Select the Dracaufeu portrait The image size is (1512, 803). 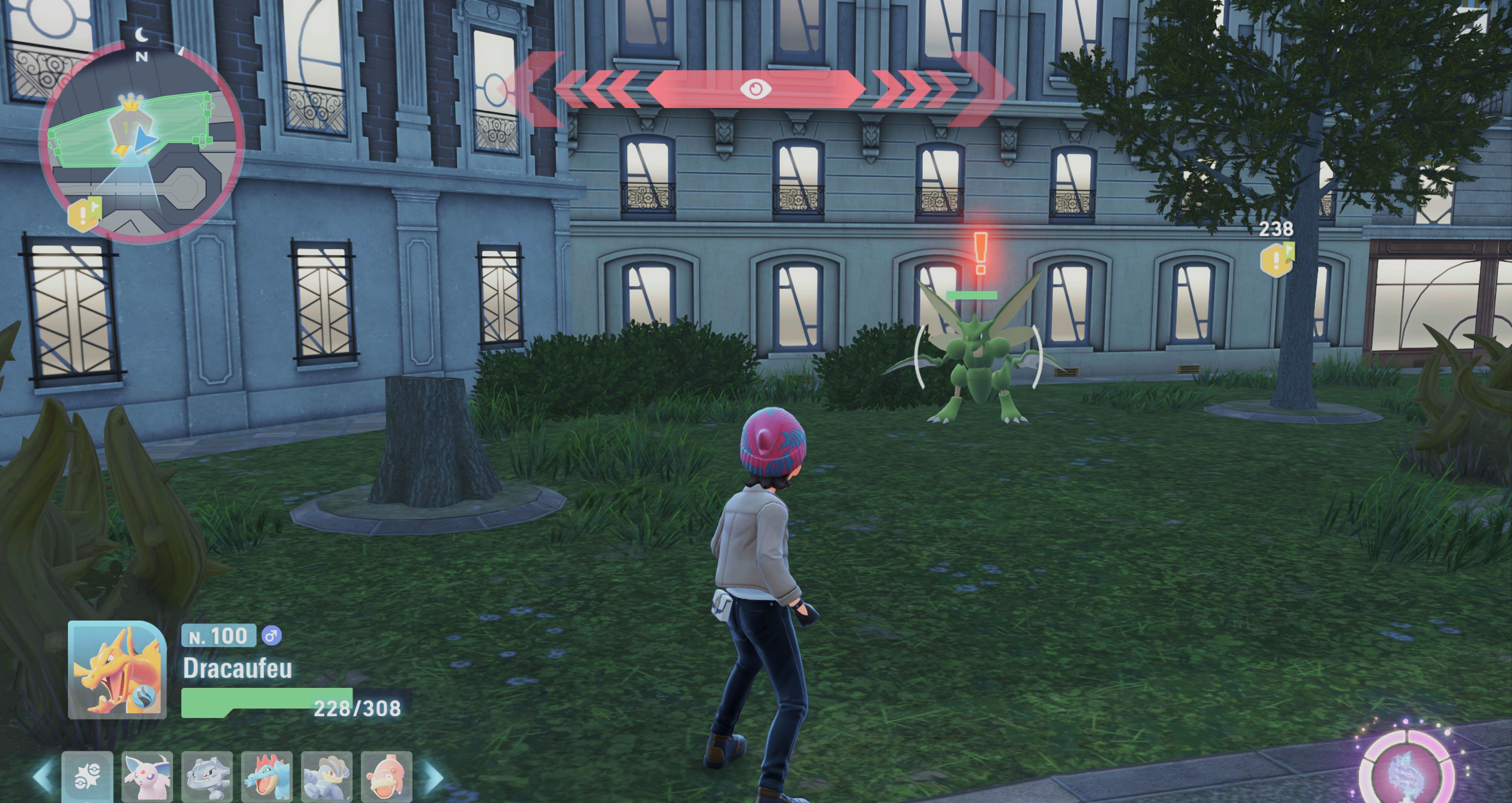(x=117, y=670)
